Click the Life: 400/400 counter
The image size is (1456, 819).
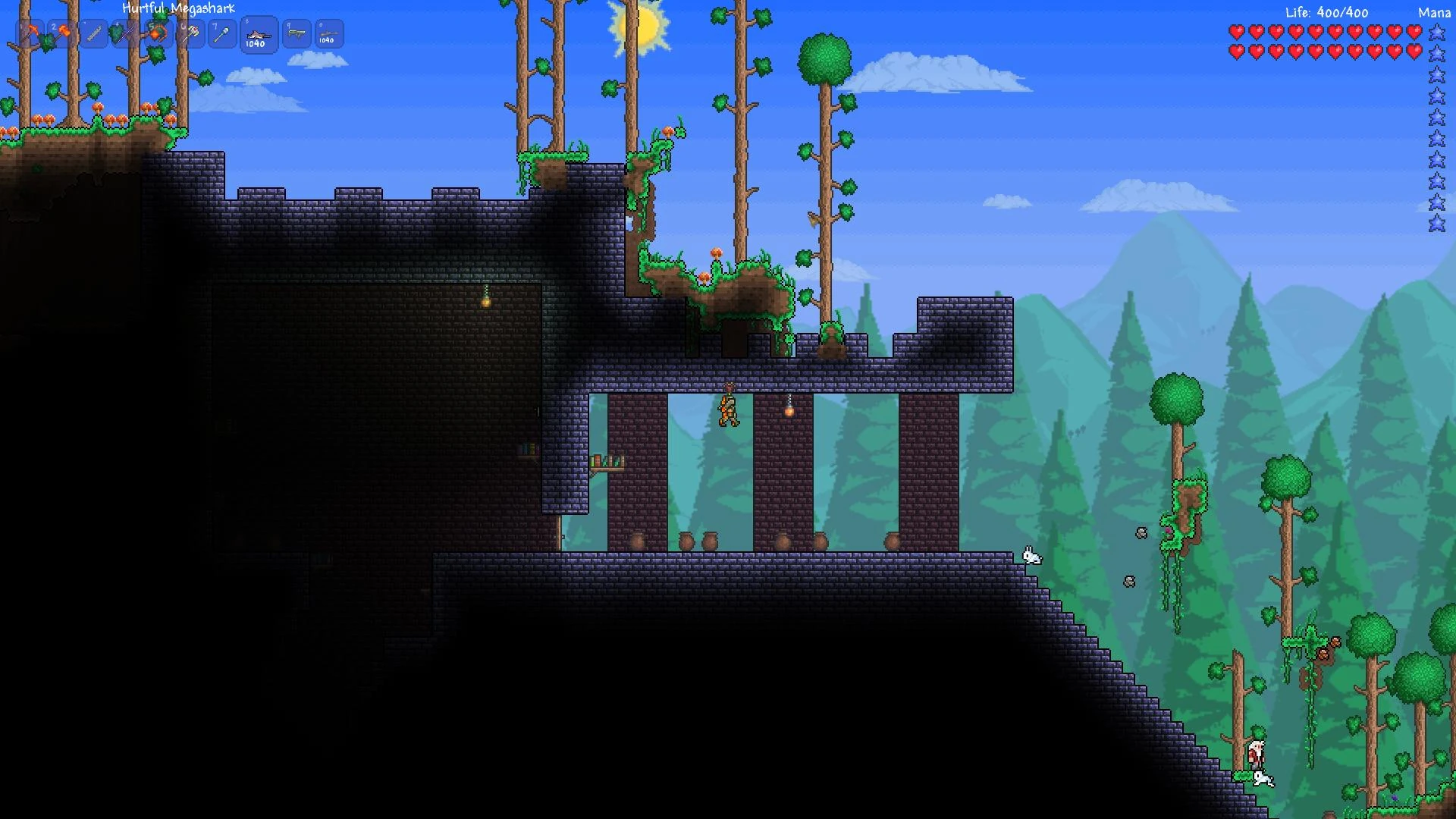(x=1326, y=12)
